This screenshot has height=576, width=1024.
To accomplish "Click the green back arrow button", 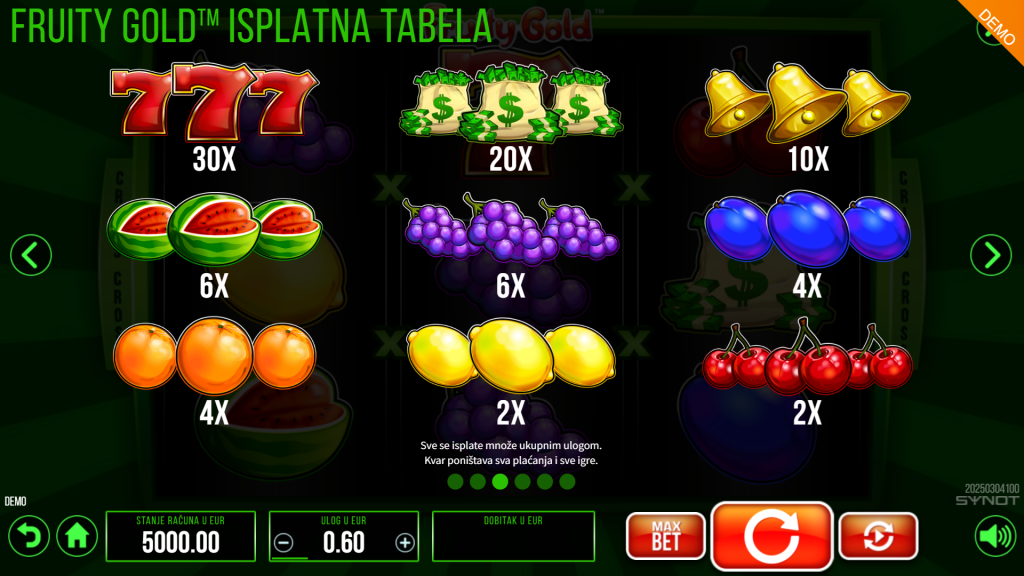I will point(29,537).
